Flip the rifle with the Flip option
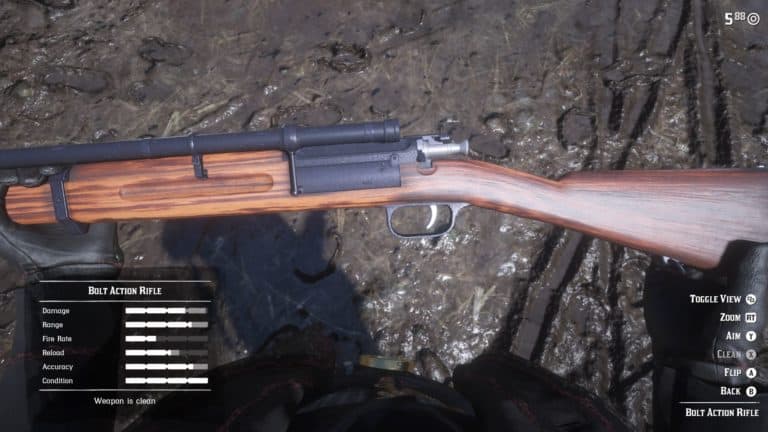The height and width of the screenshot is (432, 768). click(738, 372)
